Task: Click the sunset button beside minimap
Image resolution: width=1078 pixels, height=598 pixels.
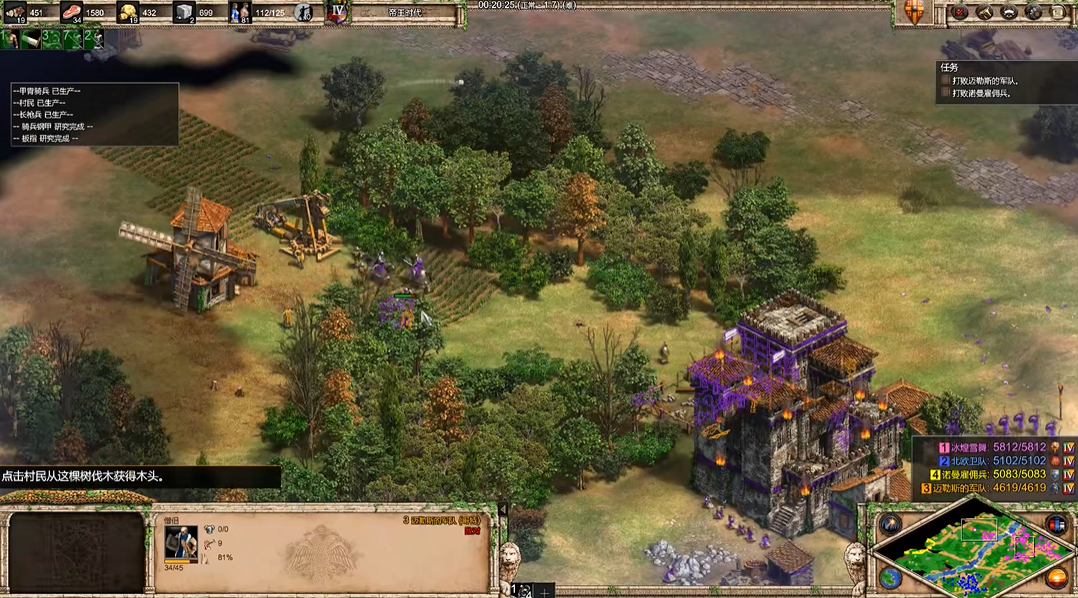Action: point(1055,577)
